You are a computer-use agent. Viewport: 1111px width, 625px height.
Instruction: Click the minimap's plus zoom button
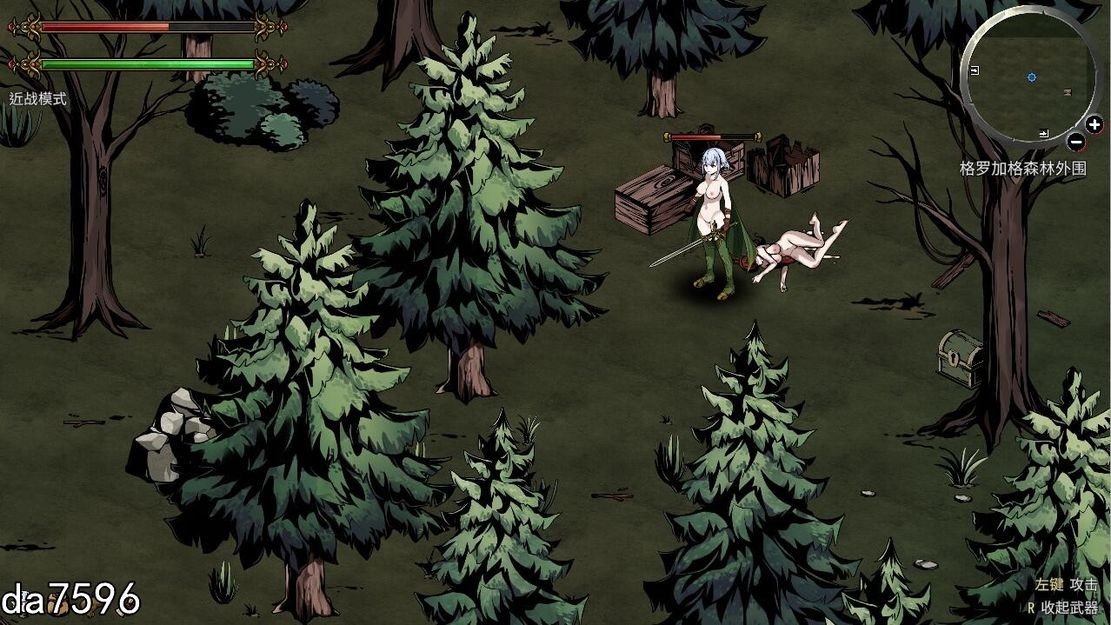[1093, 125]
